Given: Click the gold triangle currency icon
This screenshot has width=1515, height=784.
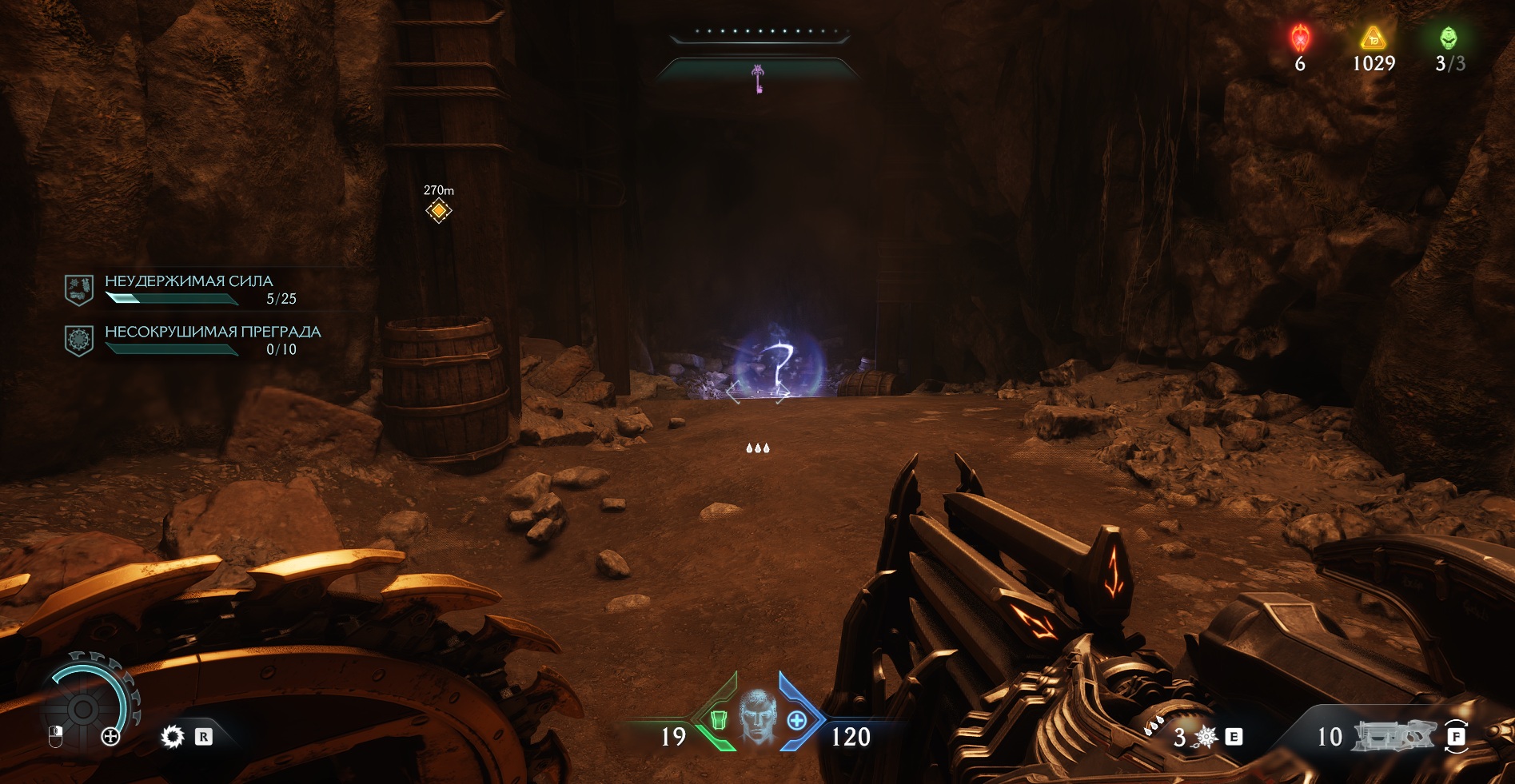Looking at the screenshot, I should [1373, 38].
